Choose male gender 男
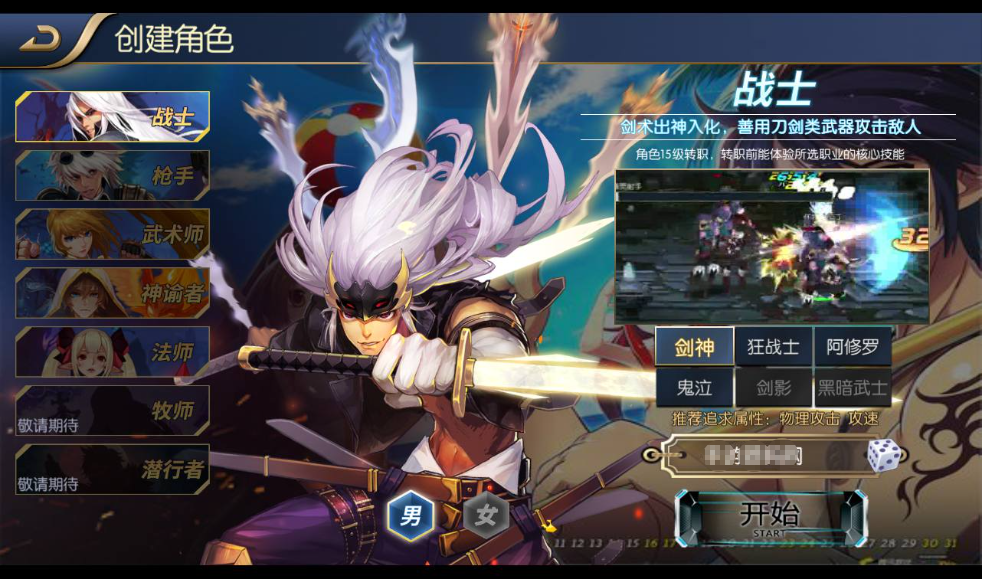This screenshot has height=579, width=982. [411, 516]
